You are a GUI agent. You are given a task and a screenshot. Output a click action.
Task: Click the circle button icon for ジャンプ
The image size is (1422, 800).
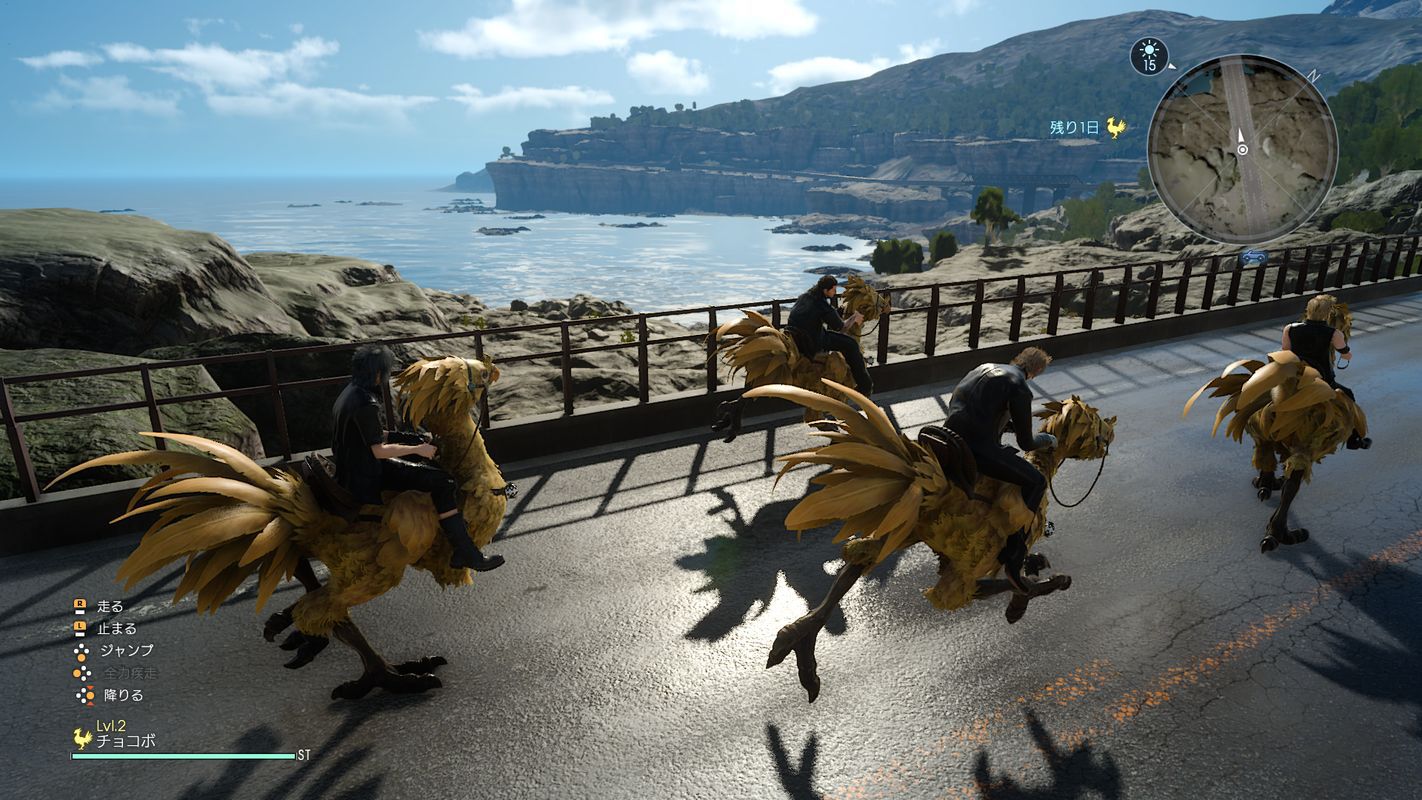[x=81, y=652]
